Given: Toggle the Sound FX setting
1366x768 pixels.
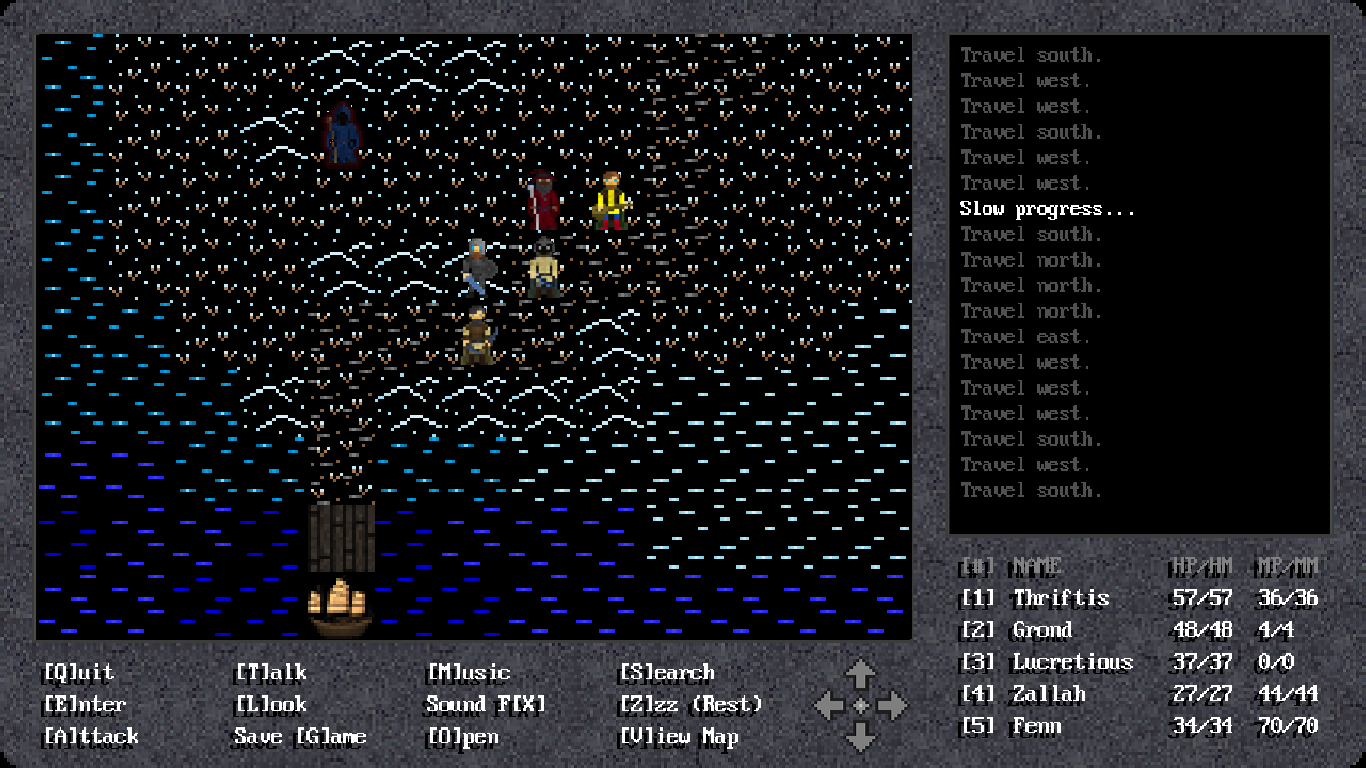Looking at the screenshot, I should click(486, 704).
